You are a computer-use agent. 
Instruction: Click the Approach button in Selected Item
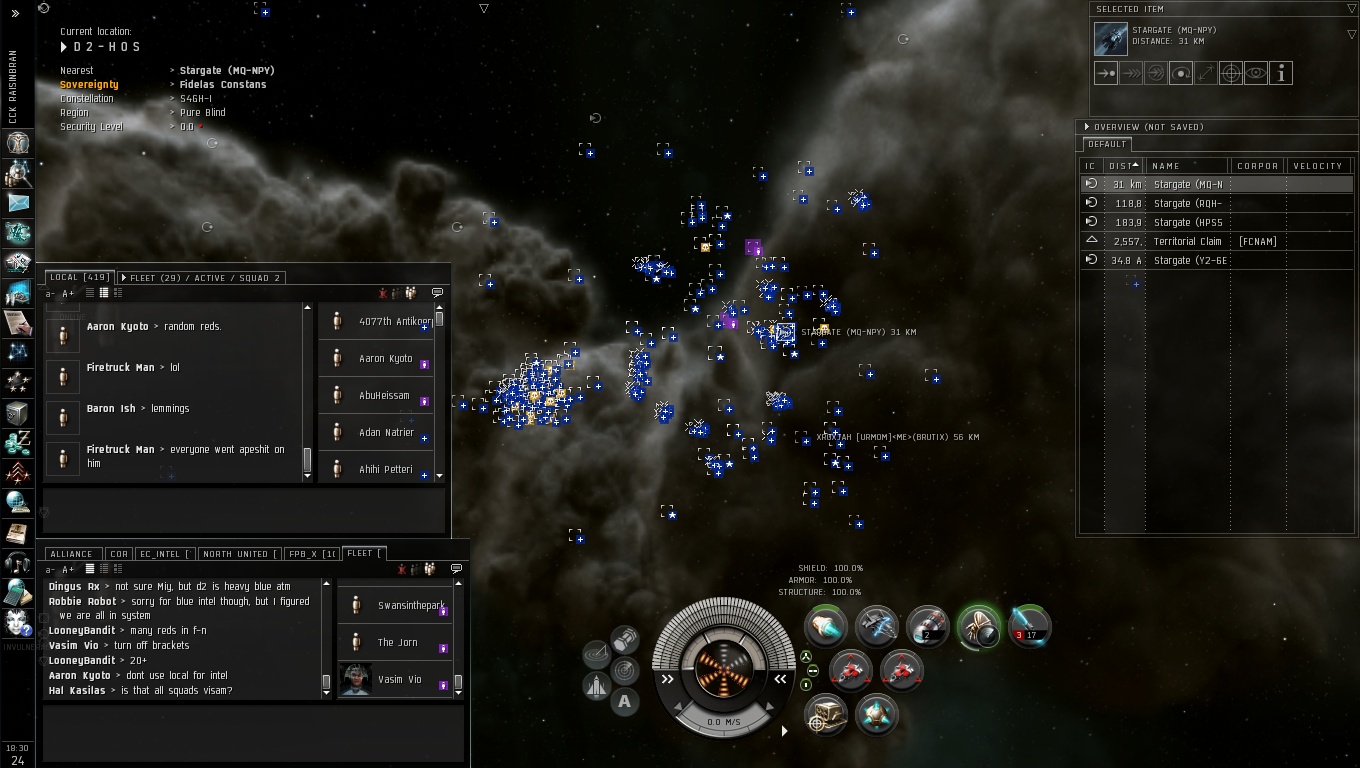(1106, 73)
